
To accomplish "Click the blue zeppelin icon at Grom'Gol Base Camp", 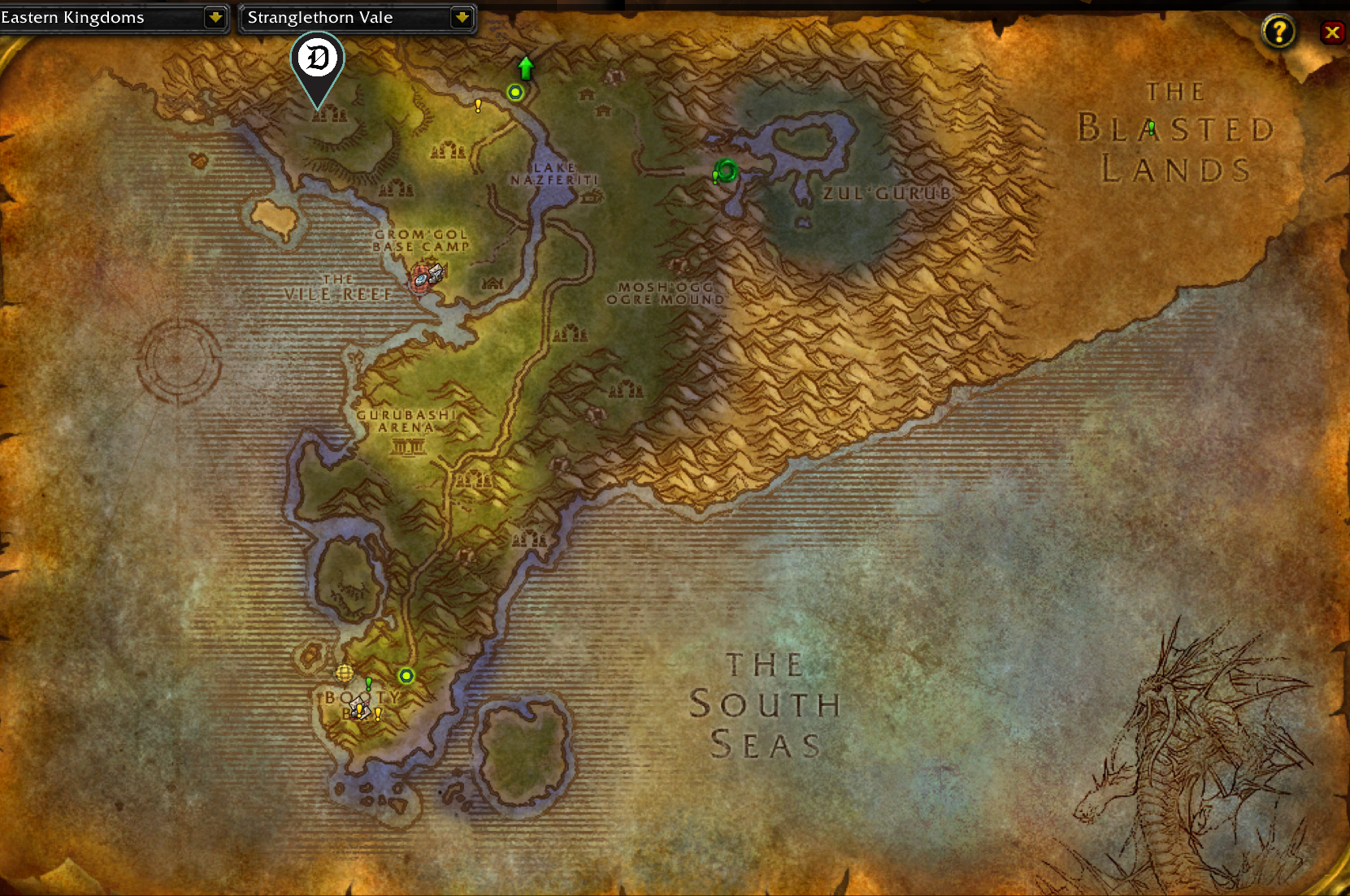I will [x=421, y=280].
